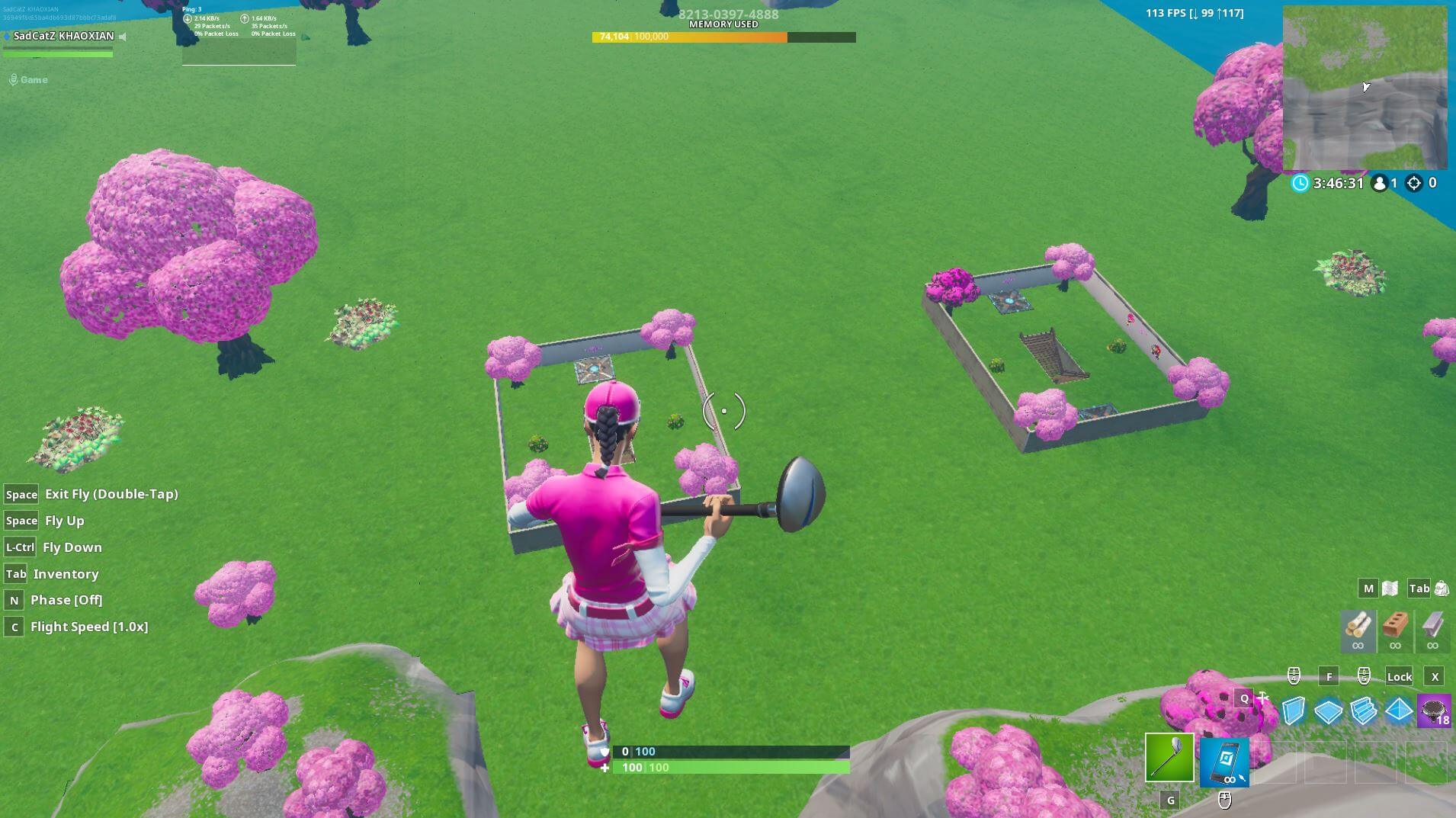The height and width of the screenshot is (818, 1456).
Task: Select the wall build piece icon
Action: 1292,711
